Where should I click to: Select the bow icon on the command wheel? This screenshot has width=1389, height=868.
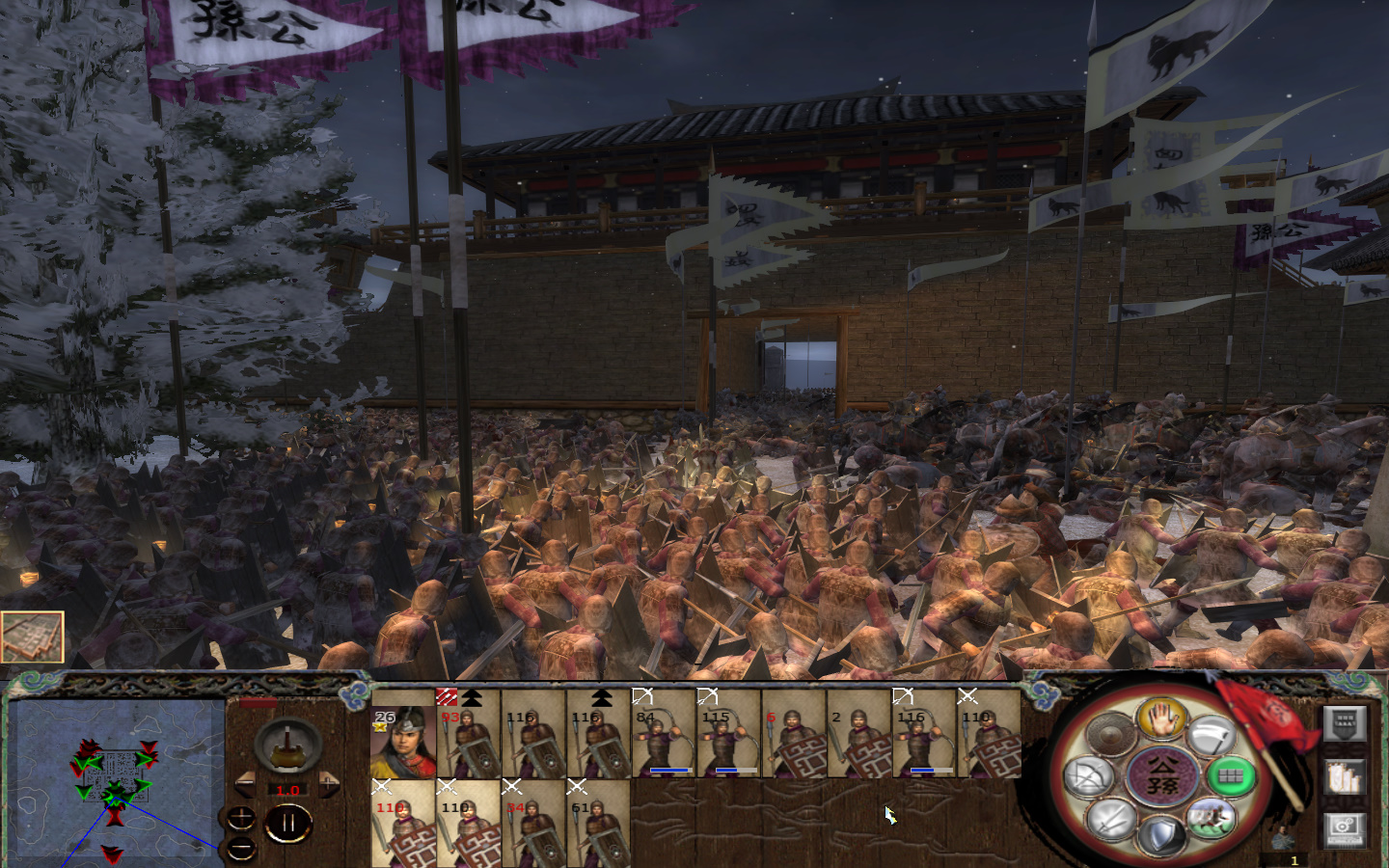tap(1091, 777)
